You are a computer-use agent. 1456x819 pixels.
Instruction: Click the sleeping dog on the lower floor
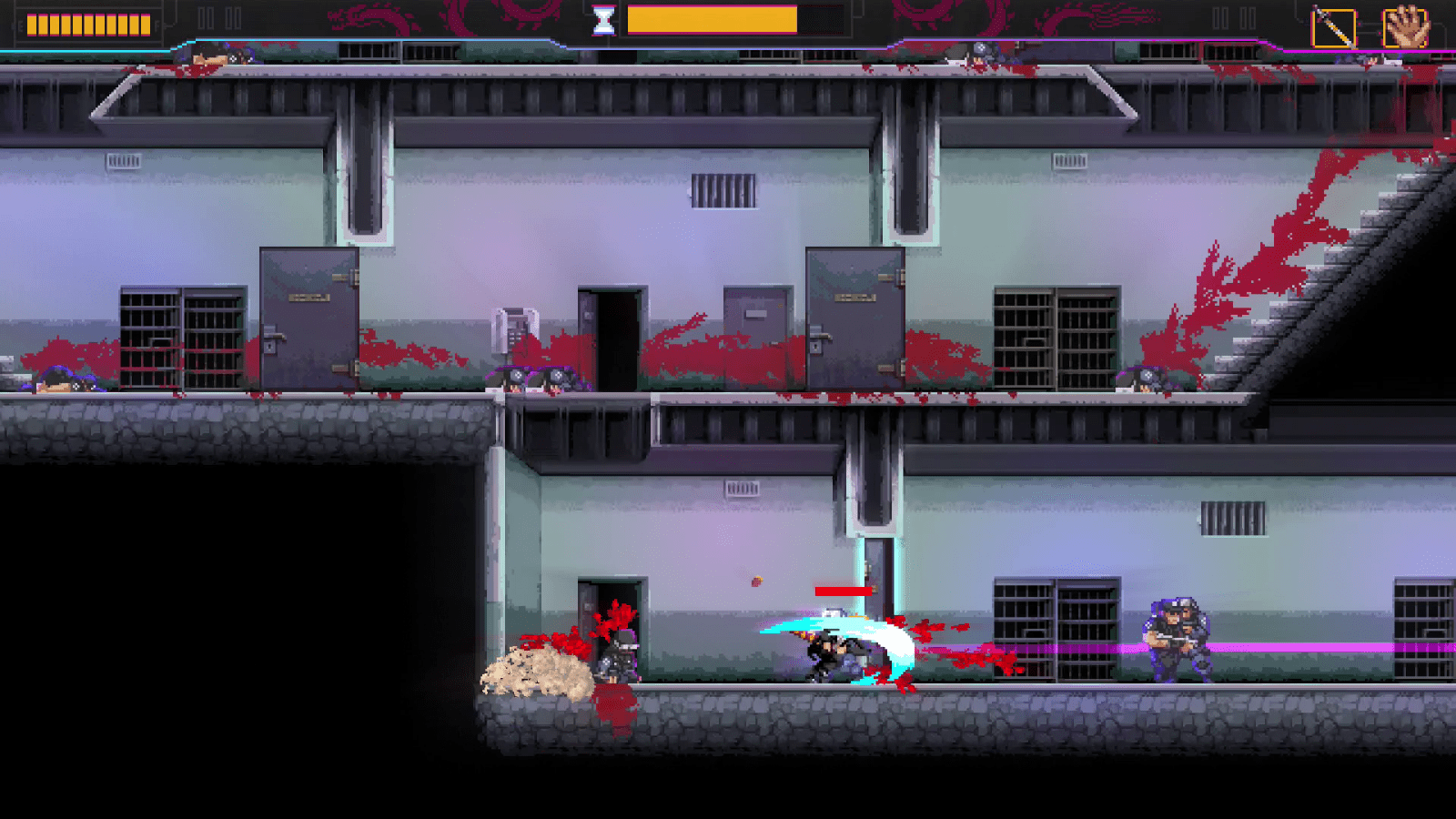537,673
